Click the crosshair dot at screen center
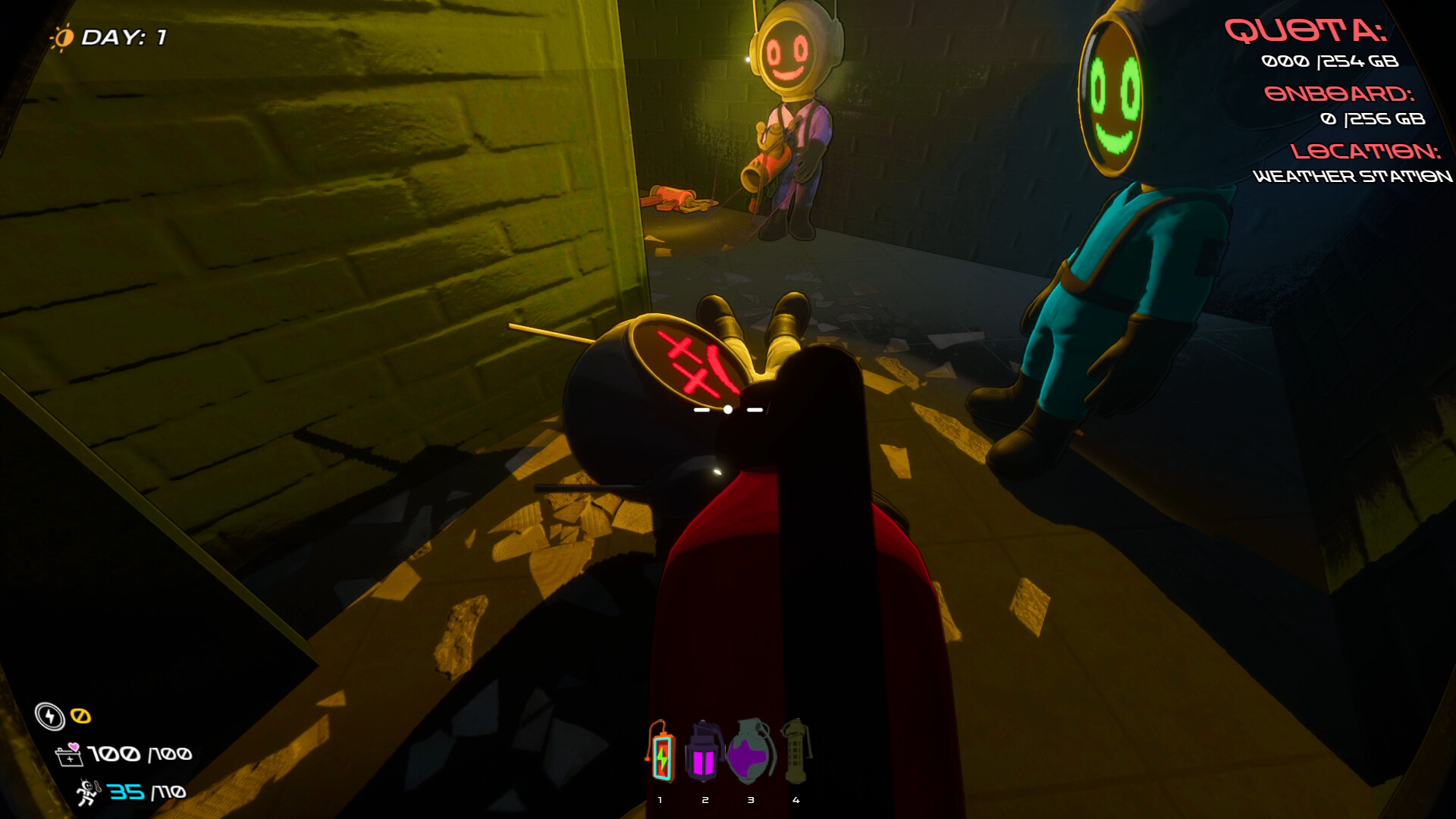Viewport: 1456px width, 819px height. (728, 408)
